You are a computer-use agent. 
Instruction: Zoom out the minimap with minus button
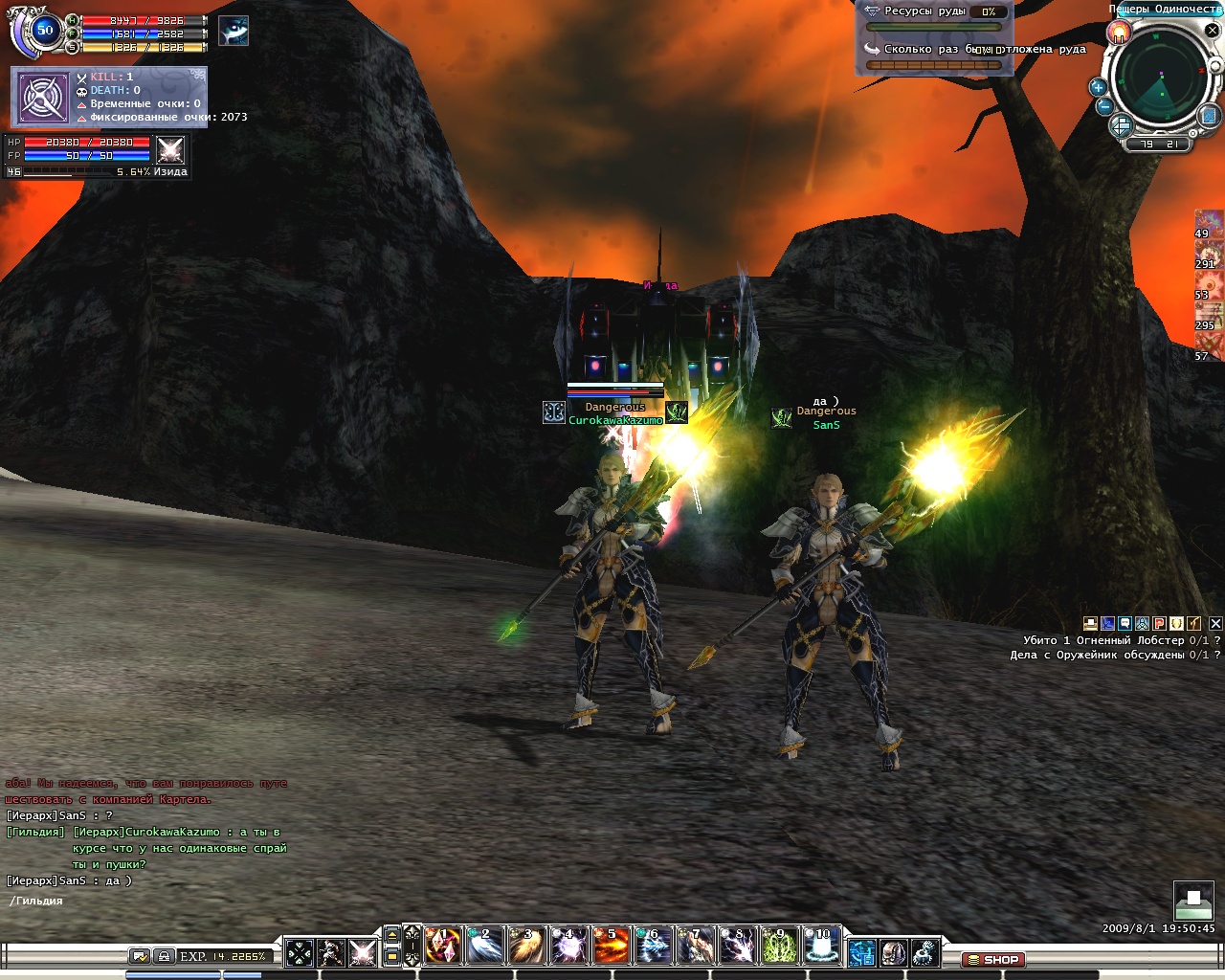[1103, 107]
